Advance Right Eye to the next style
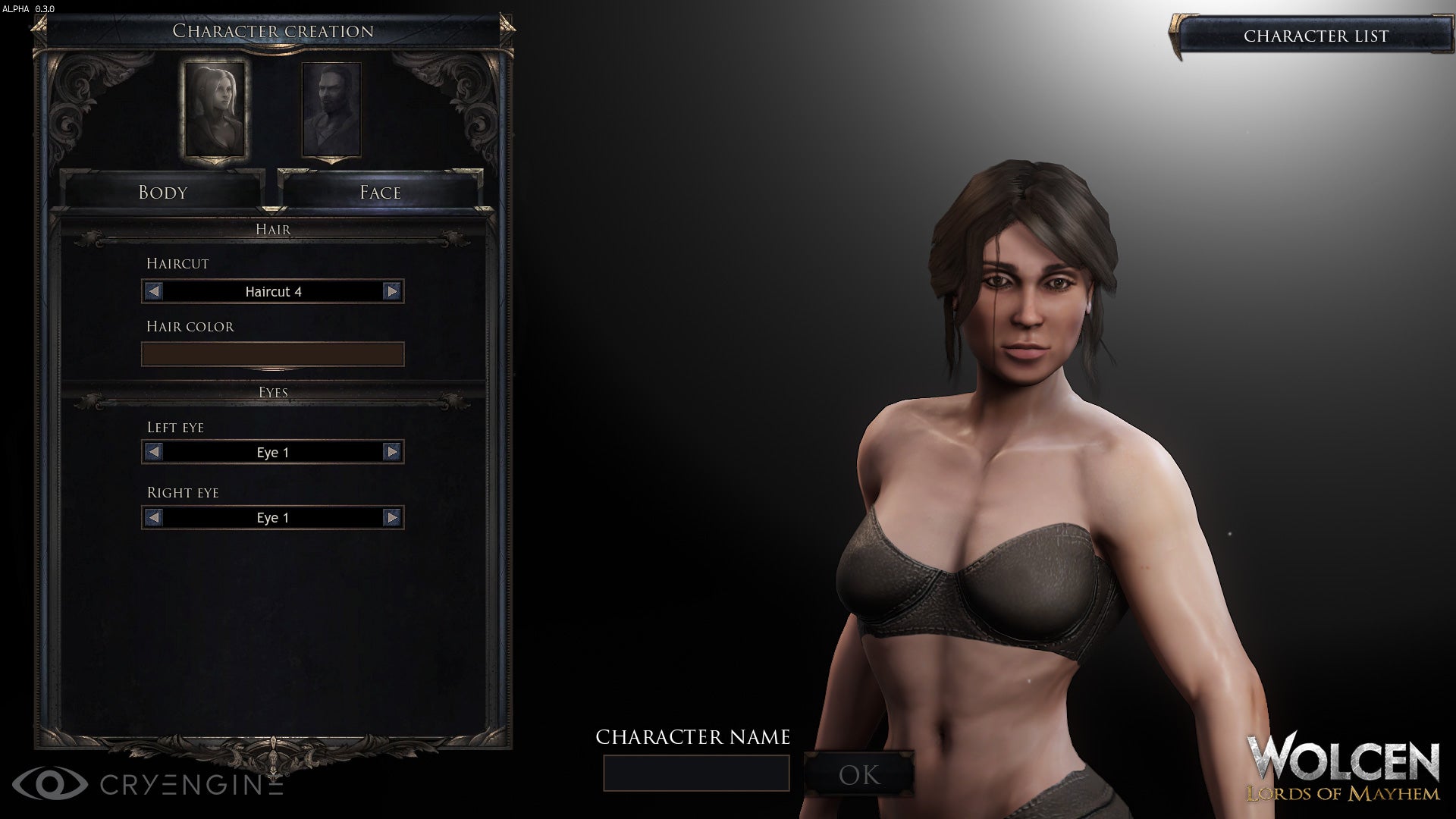The height and width of the screenshot is (819, 1456). coord(392,518)
